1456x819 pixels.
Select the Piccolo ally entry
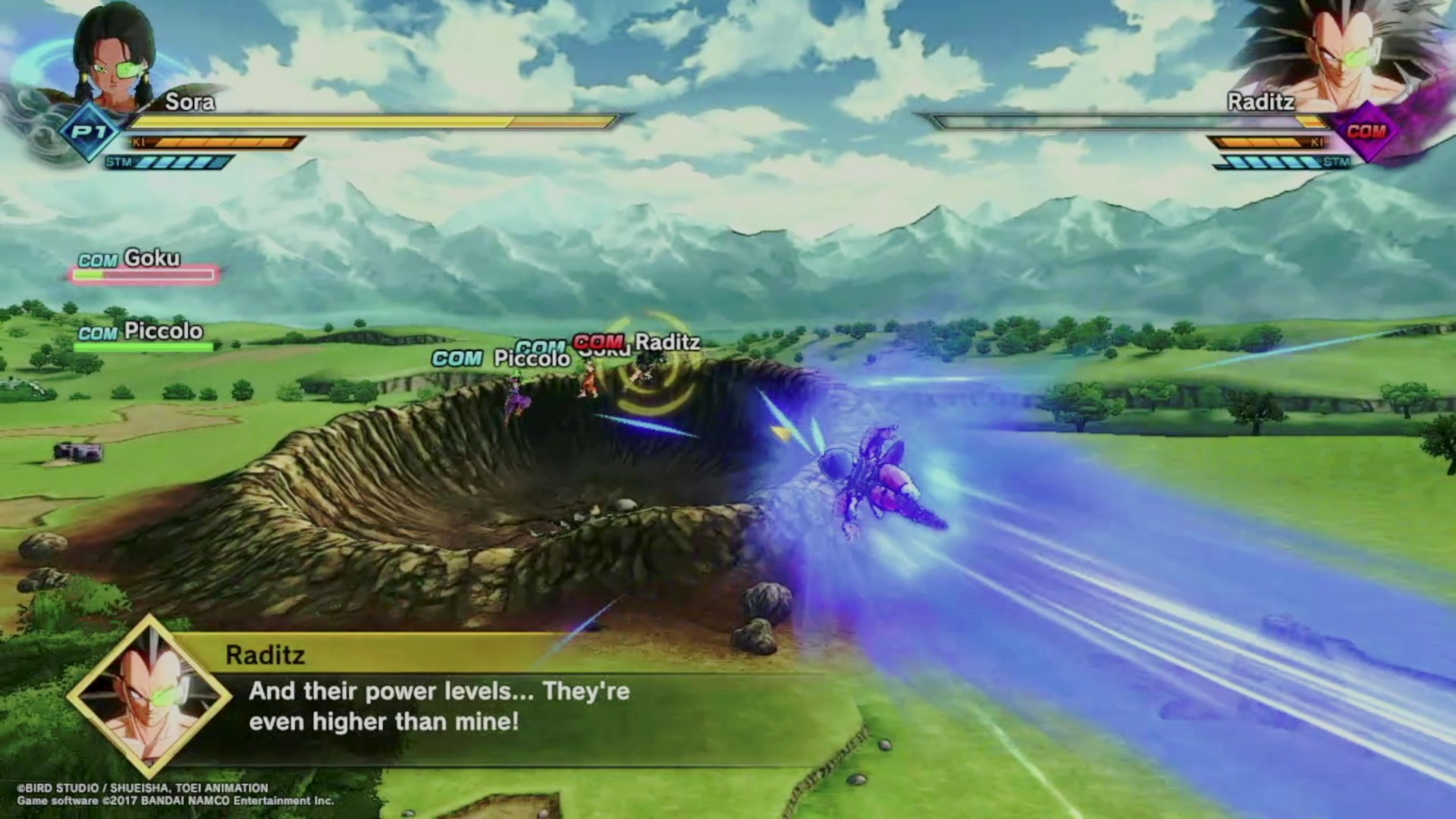[143, 337]
